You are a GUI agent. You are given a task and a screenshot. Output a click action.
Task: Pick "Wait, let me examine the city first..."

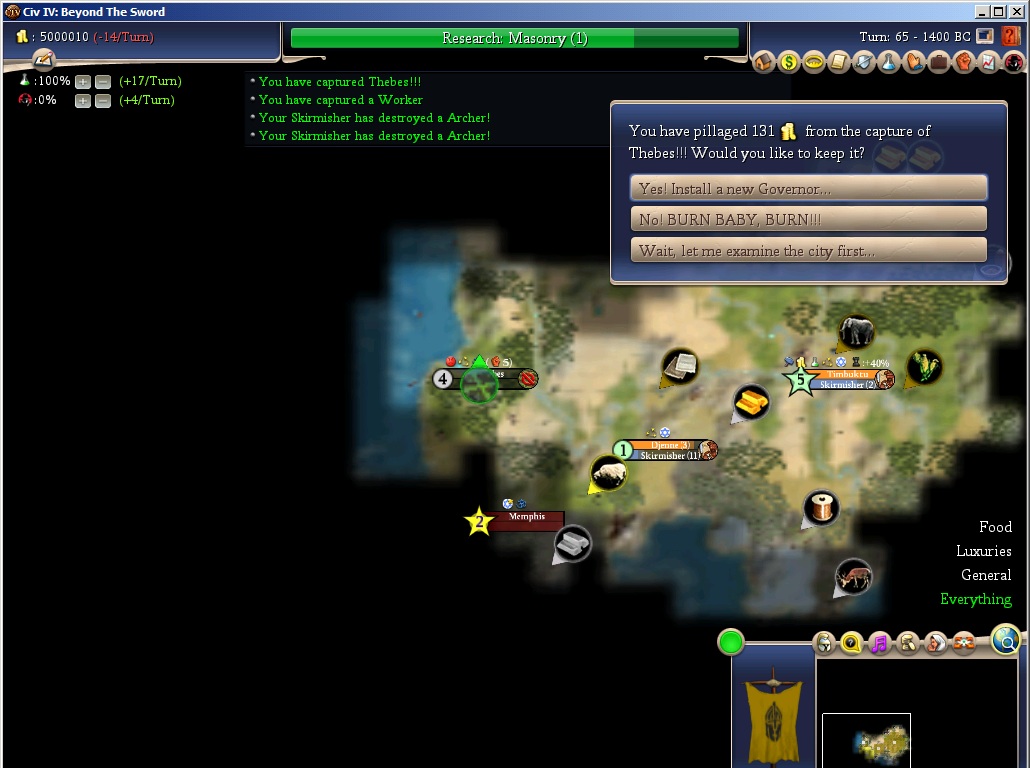(808, 250)
